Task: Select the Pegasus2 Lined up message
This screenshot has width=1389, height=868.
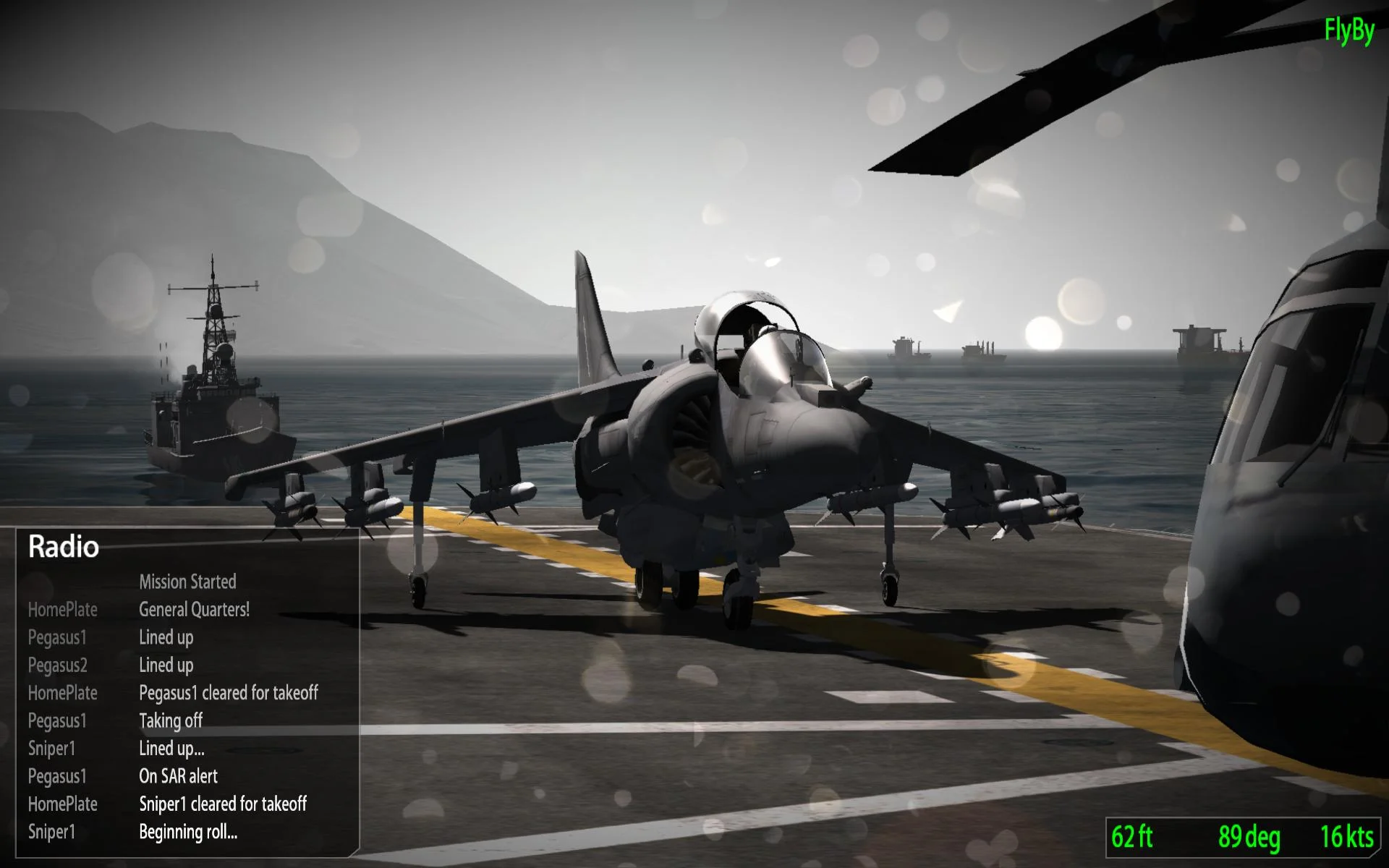Action: click(x=166, y=665)
